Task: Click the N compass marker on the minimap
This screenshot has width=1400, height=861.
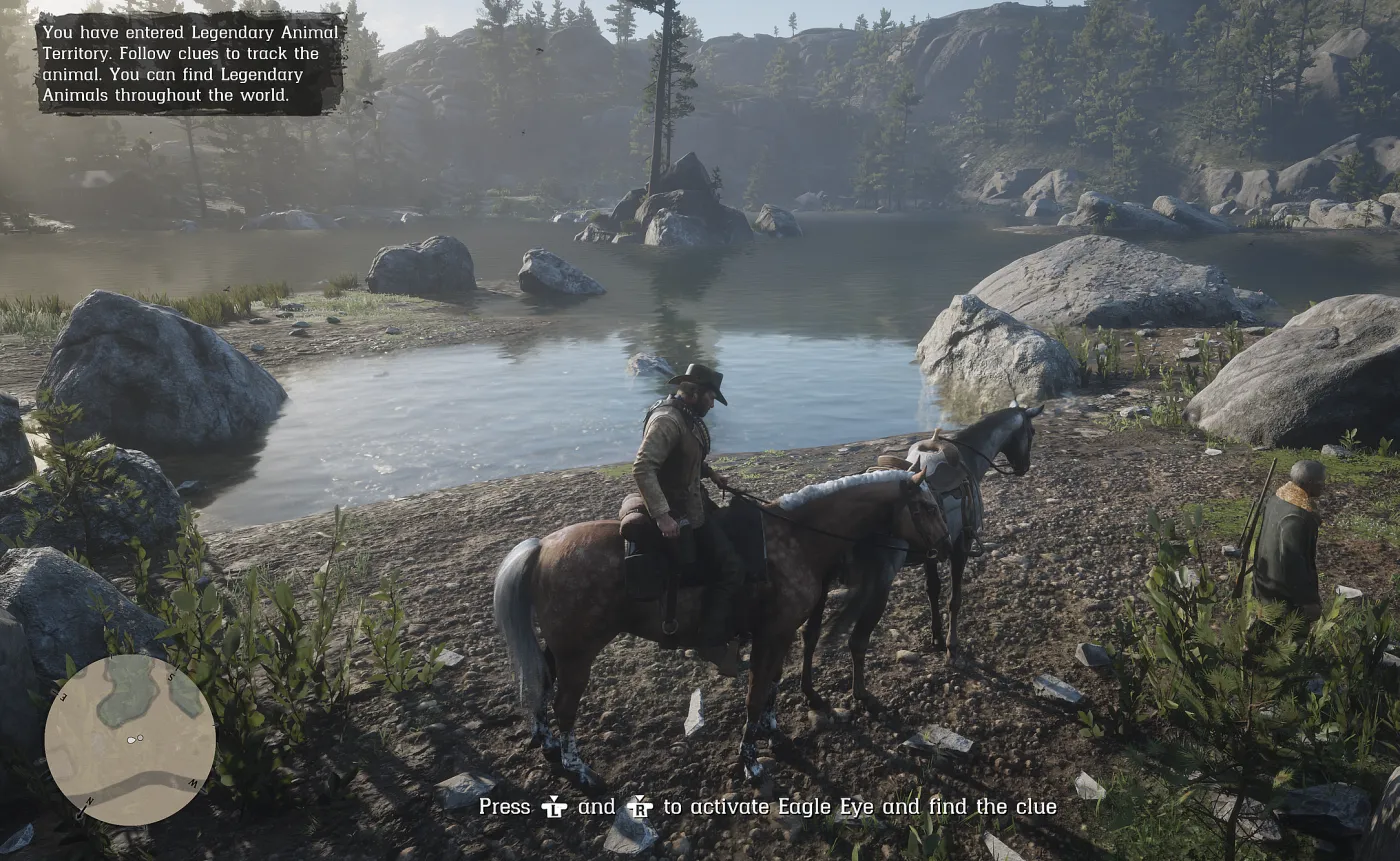Action: [89, 800]
